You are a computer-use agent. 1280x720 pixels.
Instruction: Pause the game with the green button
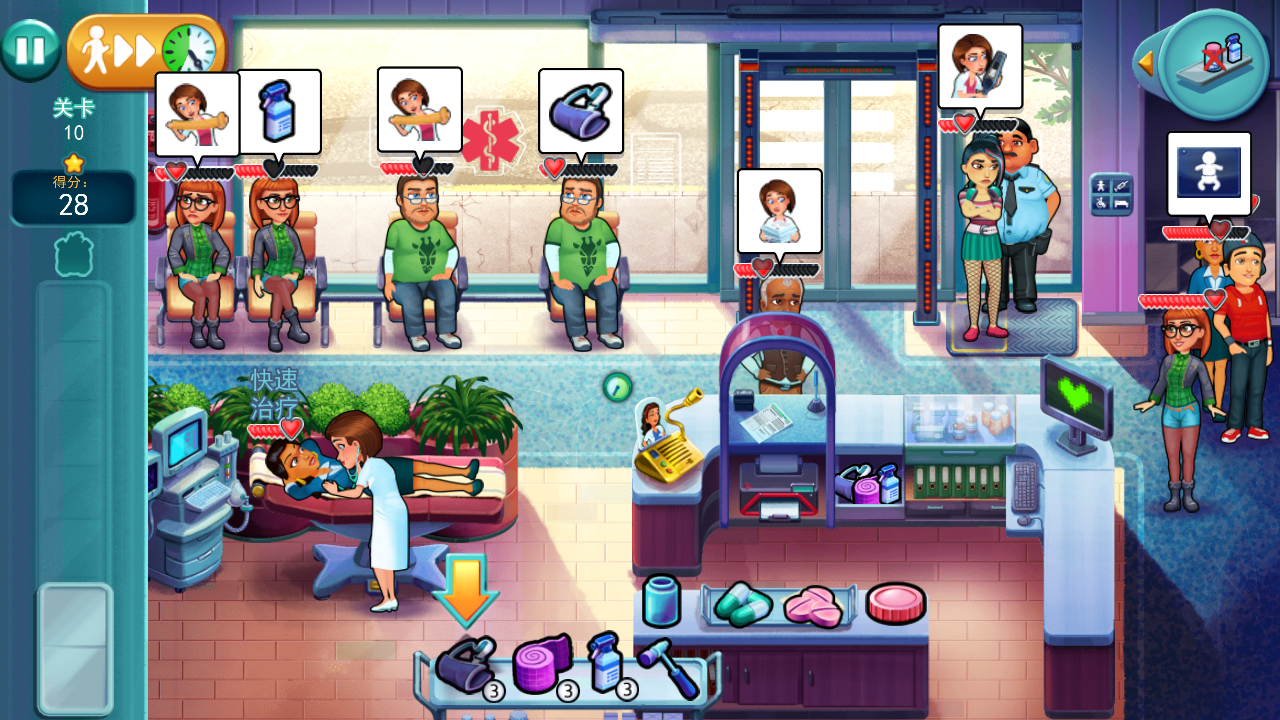[x=30, y=50]
